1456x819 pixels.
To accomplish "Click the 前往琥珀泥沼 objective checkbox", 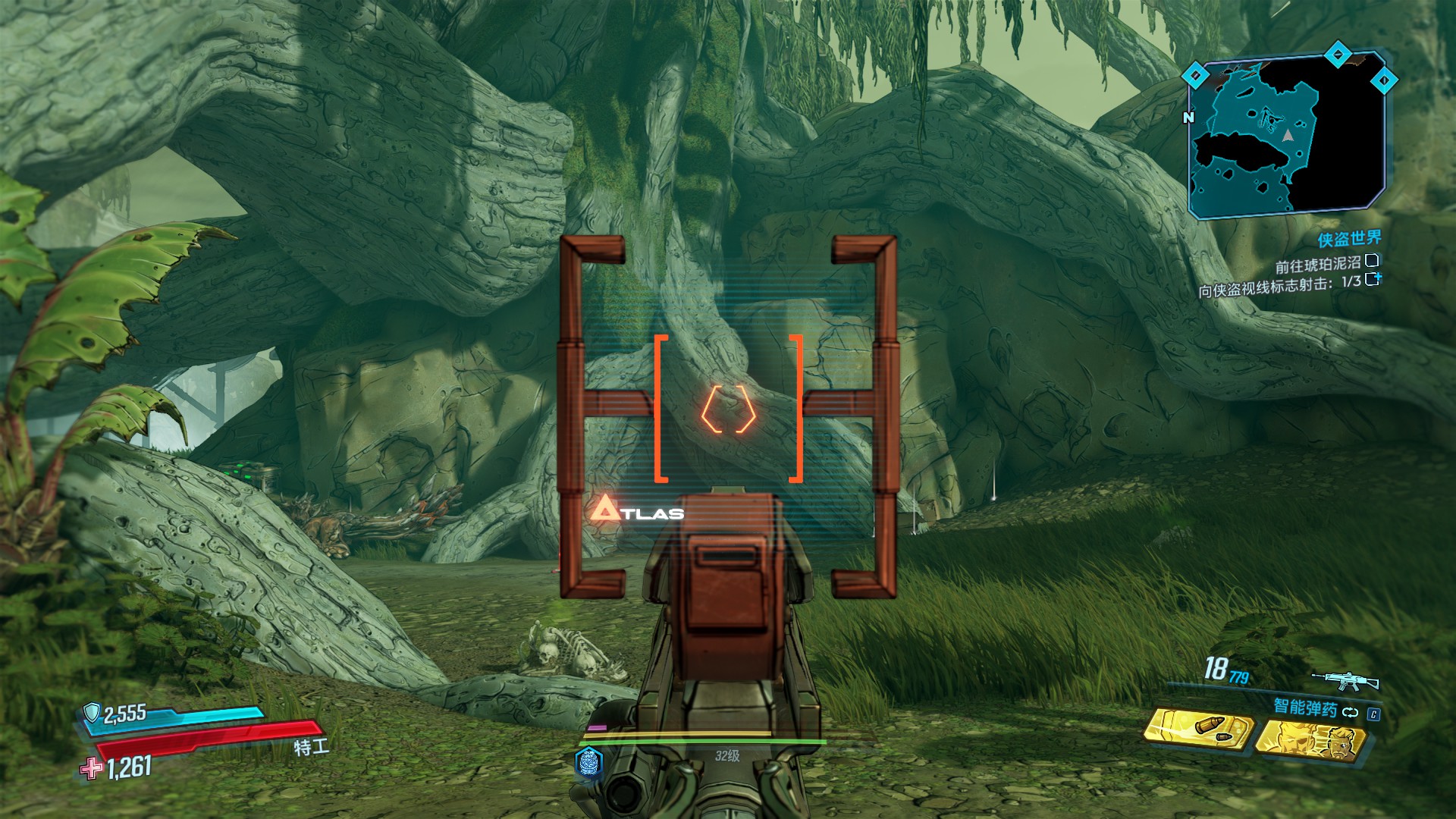I will pyautogui.click(x=1372, y=261).
